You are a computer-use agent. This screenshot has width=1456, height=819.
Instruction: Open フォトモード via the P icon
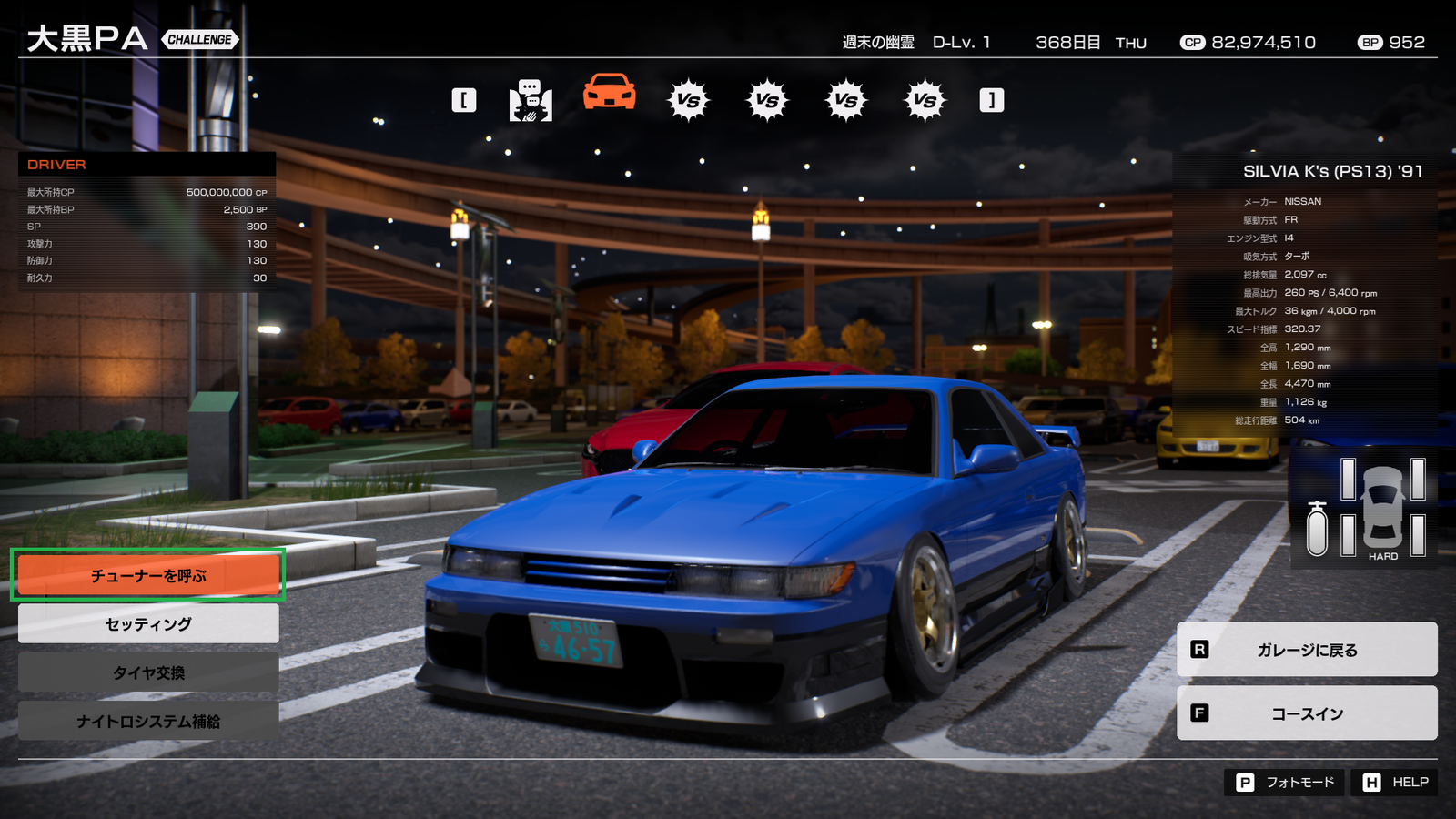pyautogui.click(x=1246, y=782)
